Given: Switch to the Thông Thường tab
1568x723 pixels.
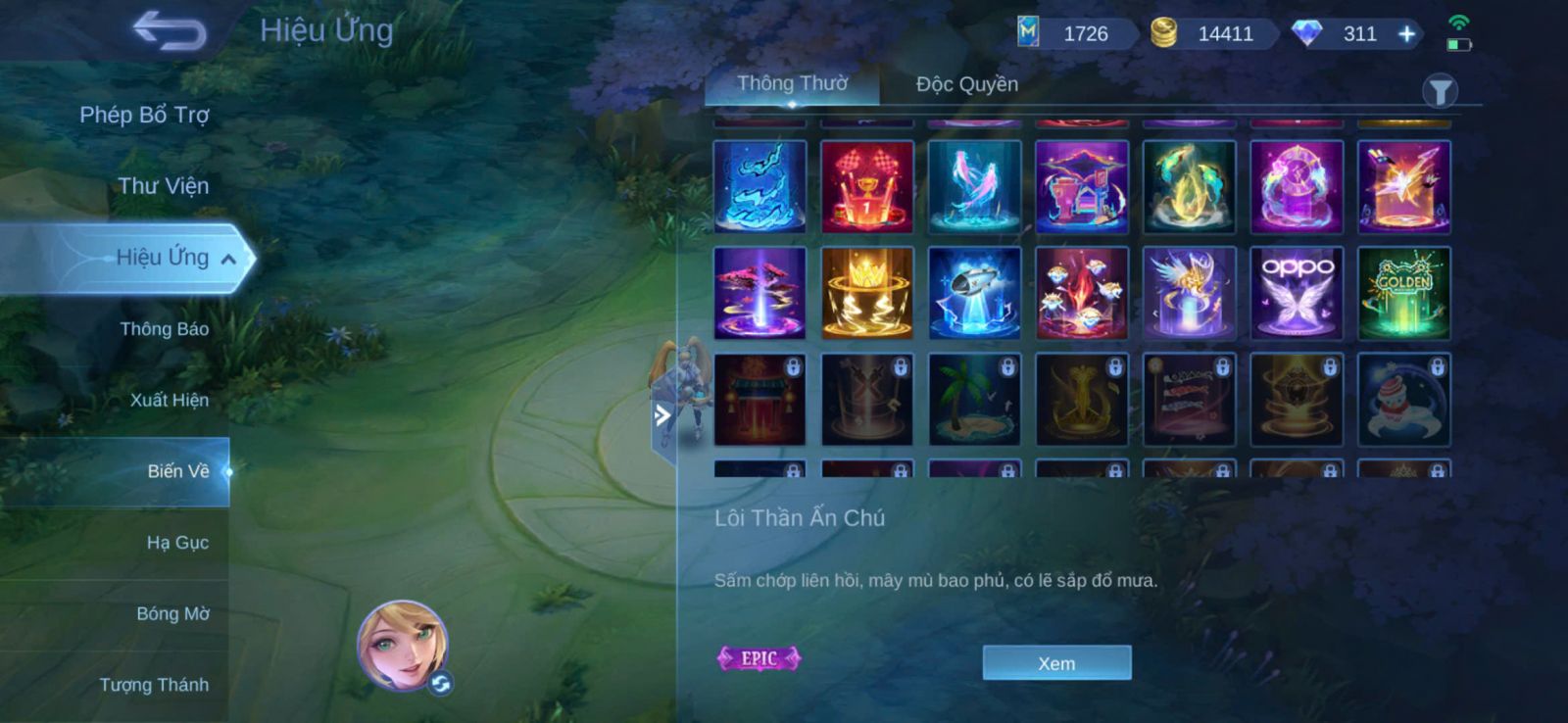Looking at the screenshot, I should [792, 84].
